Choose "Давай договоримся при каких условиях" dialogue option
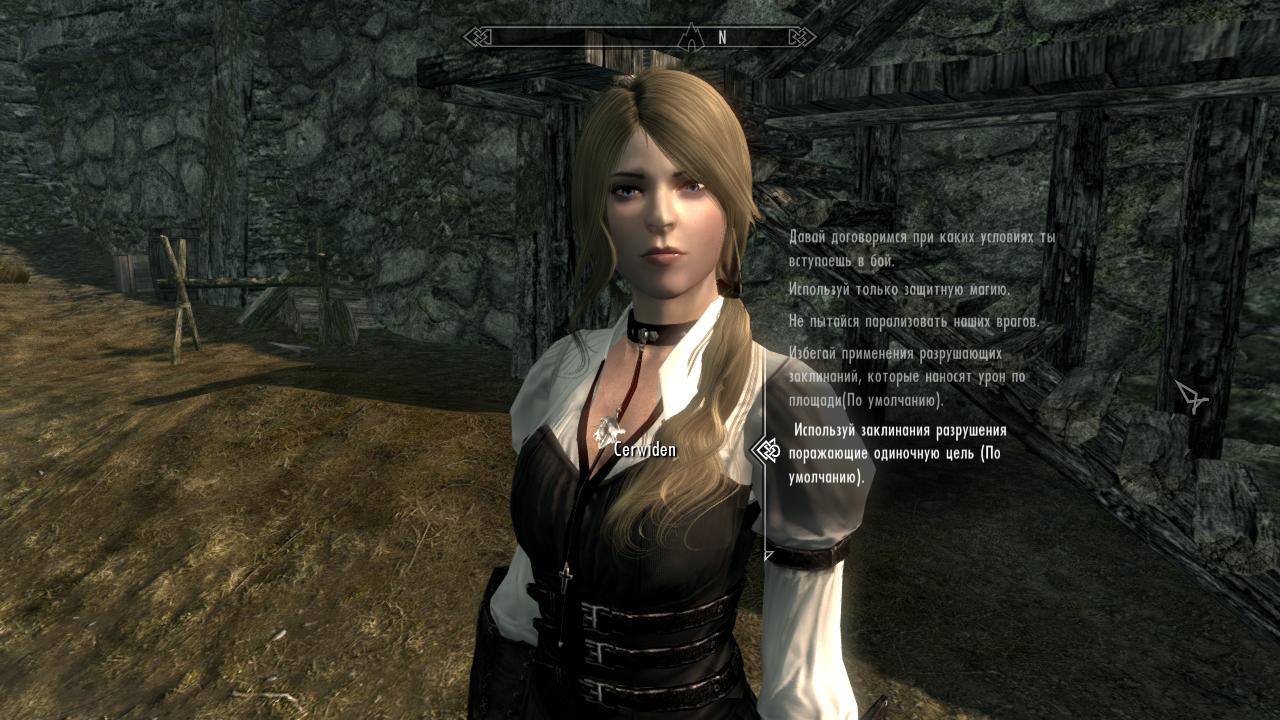 [x=921, y=249]
